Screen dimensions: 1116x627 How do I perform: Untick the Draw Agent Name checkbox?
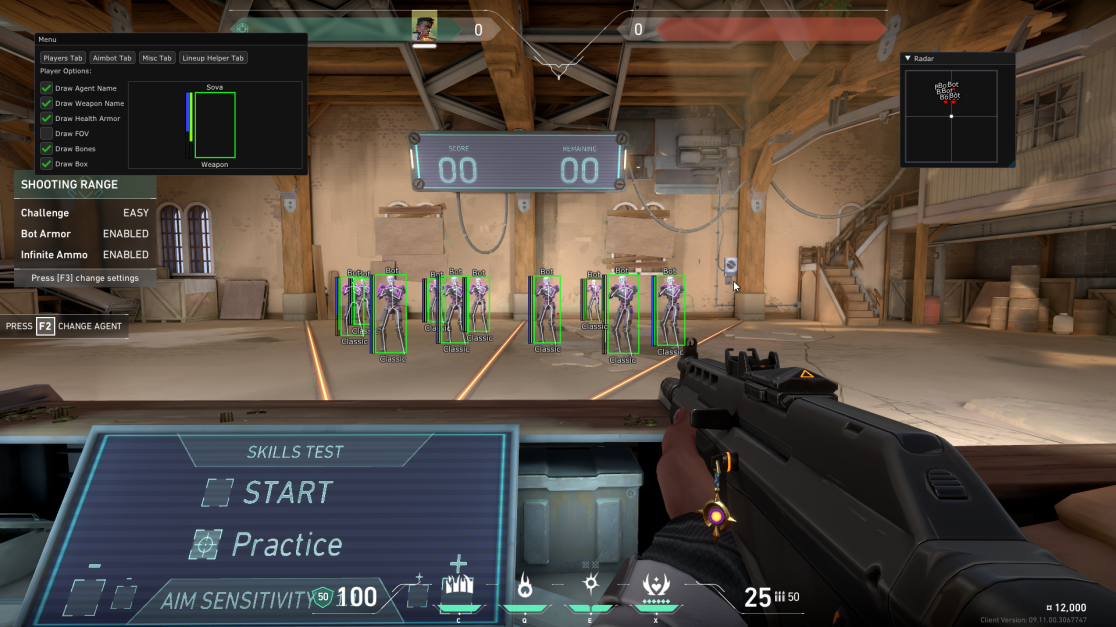pyautogui.click(x=47, y=88)
